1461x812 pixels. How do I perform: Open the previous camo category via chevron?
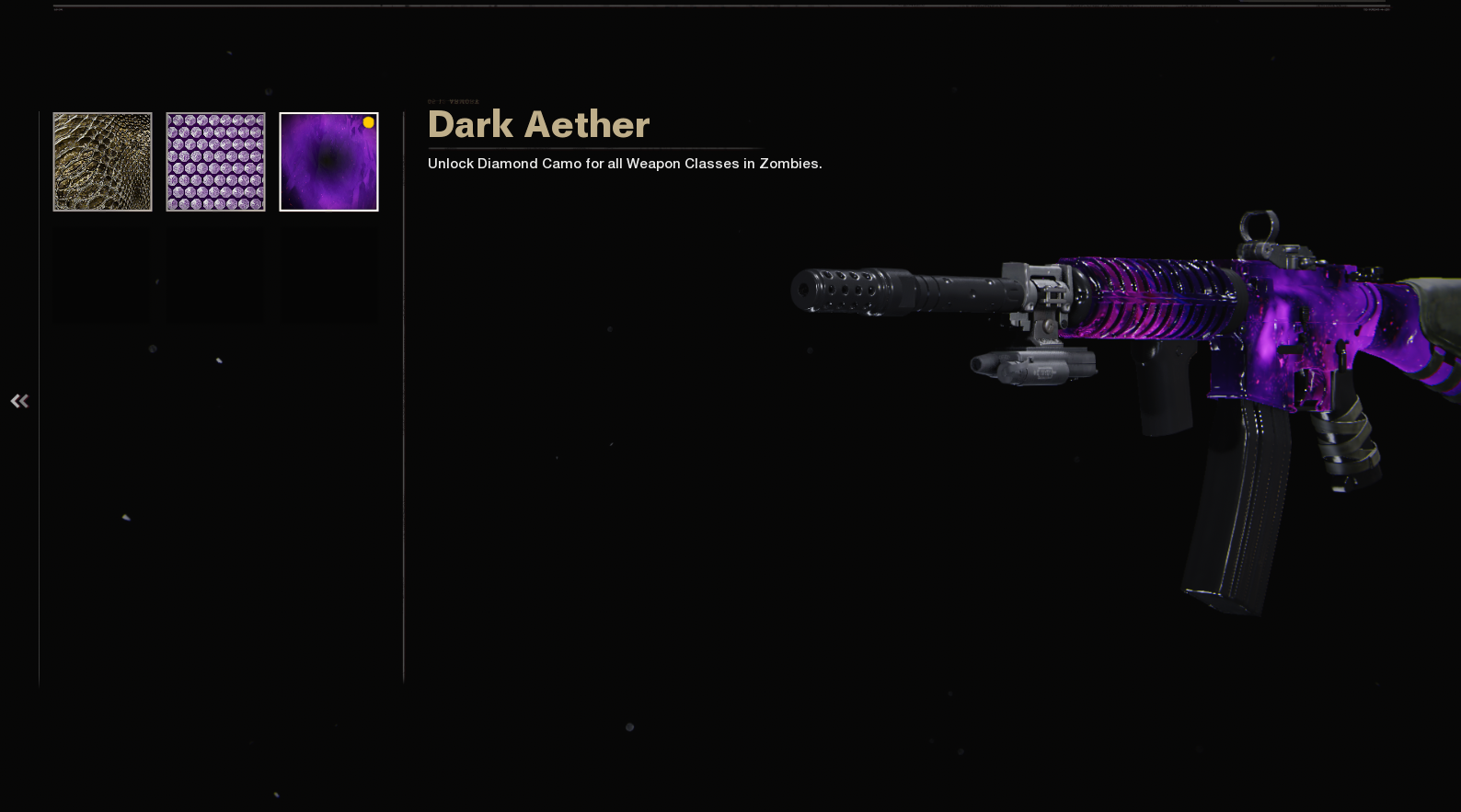coord(19,400)
